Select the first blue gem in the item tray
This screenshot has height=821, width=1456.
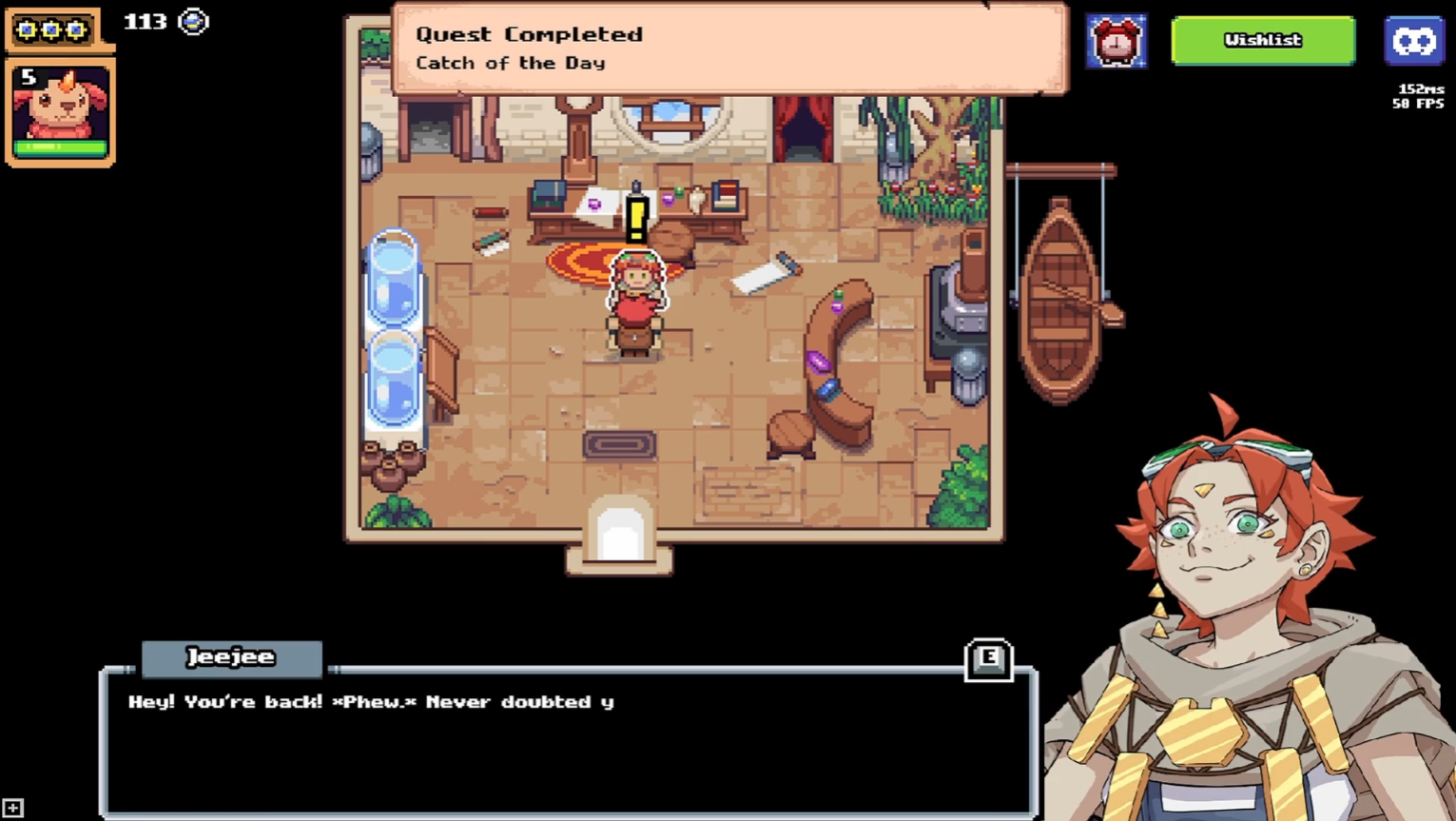(27, 29)
